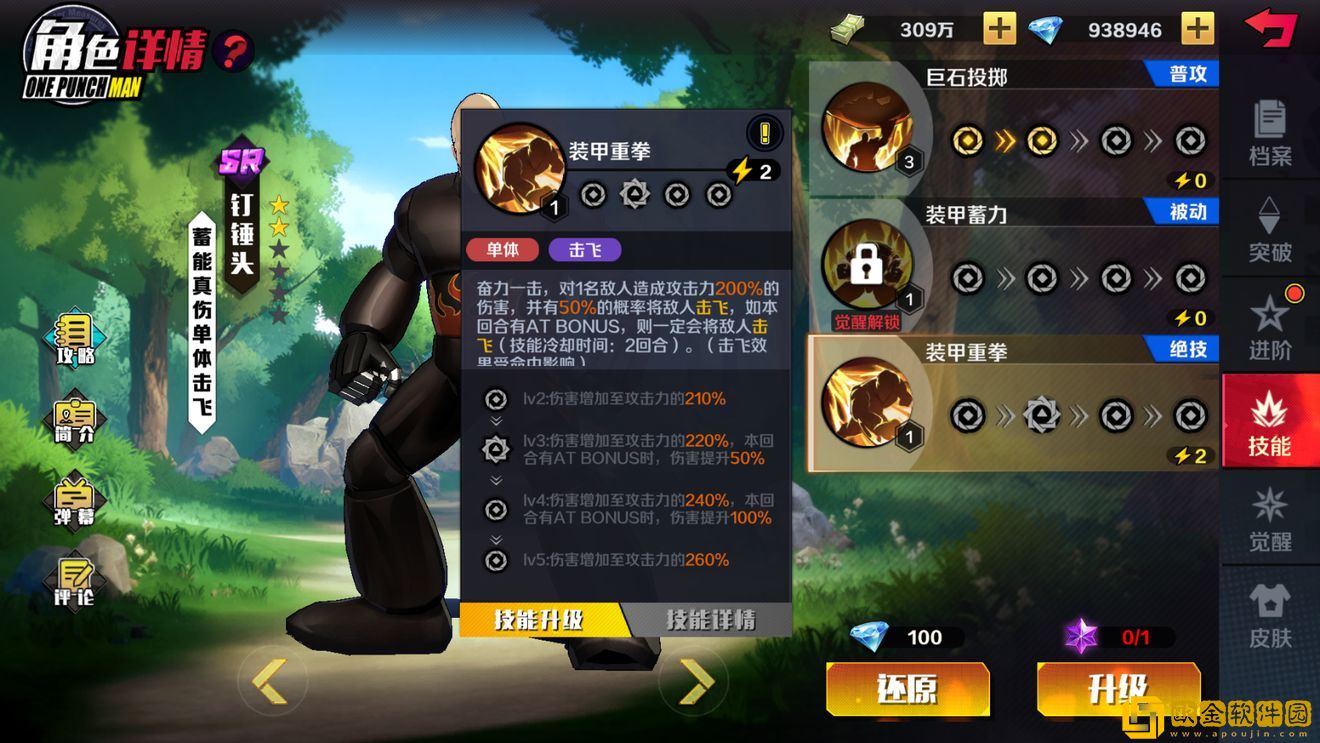
Task: Add diamonds with the plus button
Action: point(1197,29)
